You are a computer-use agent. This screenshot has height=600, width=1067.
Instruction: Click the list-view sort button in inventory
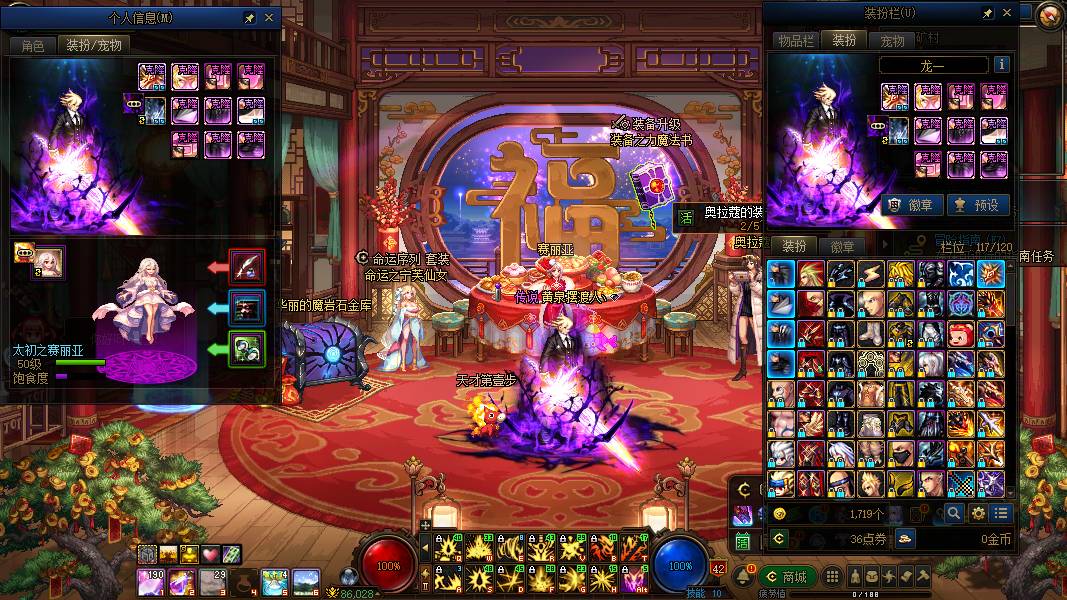point(1001,513)
